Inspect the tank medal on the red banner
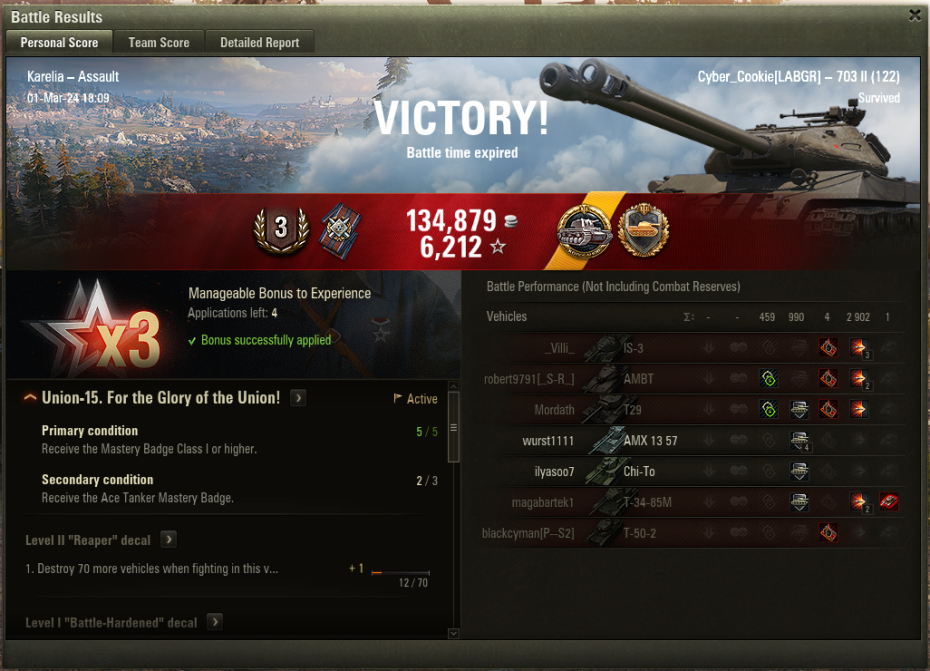 coord(585,231)
